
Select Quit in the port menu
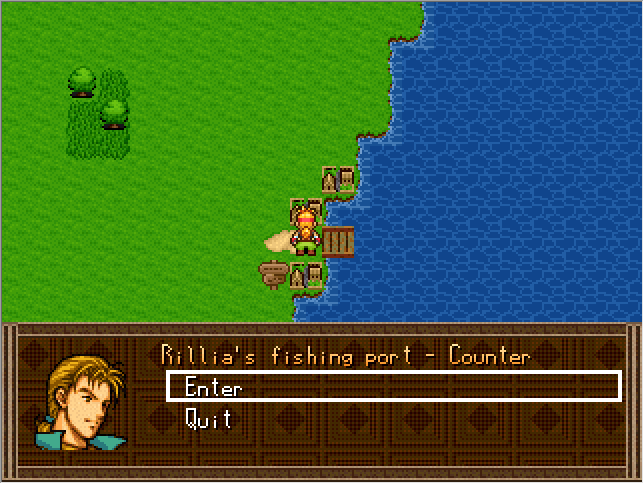point(209,419)
